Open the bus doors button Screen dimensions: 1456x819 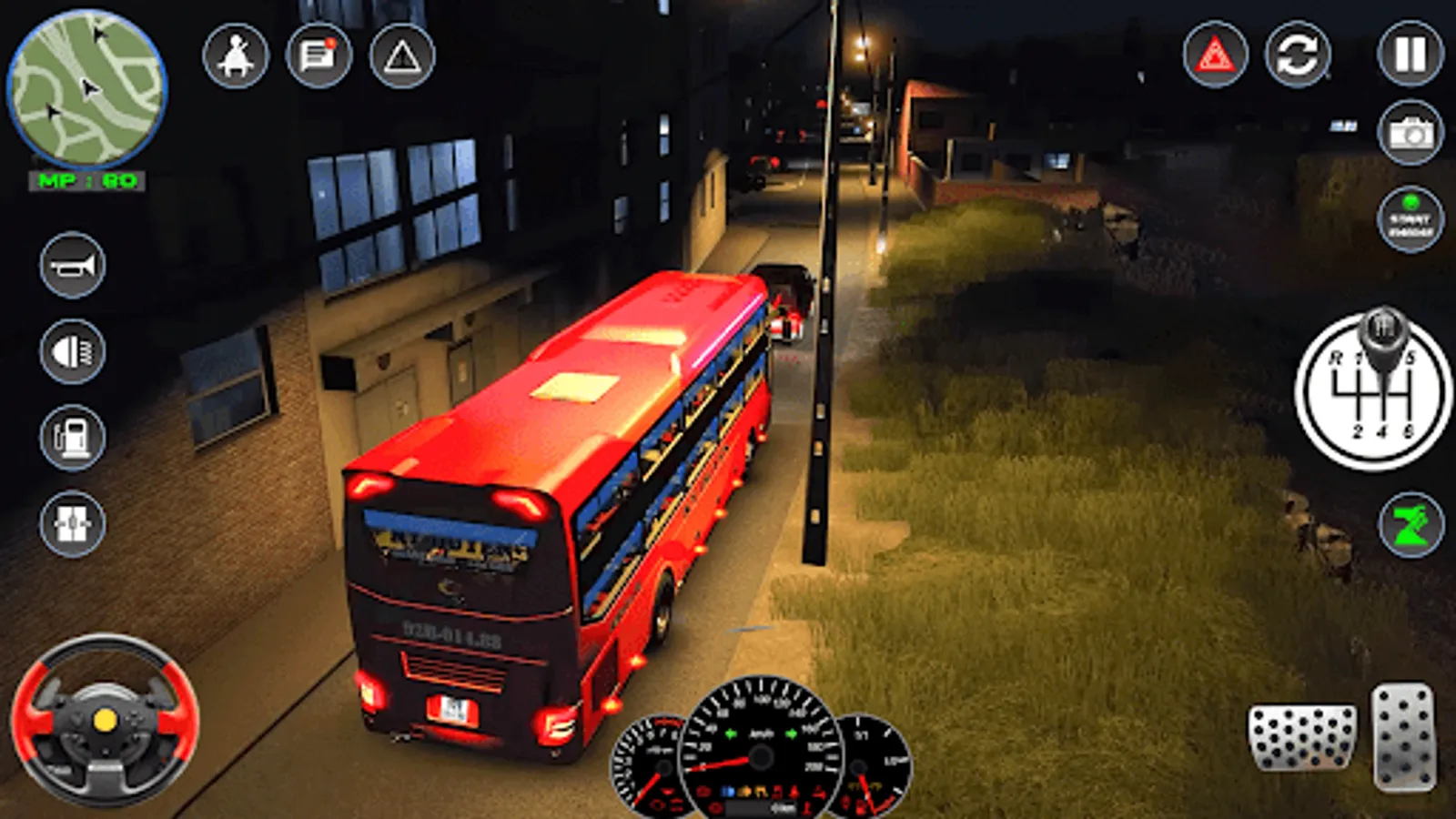click(73, 523)
